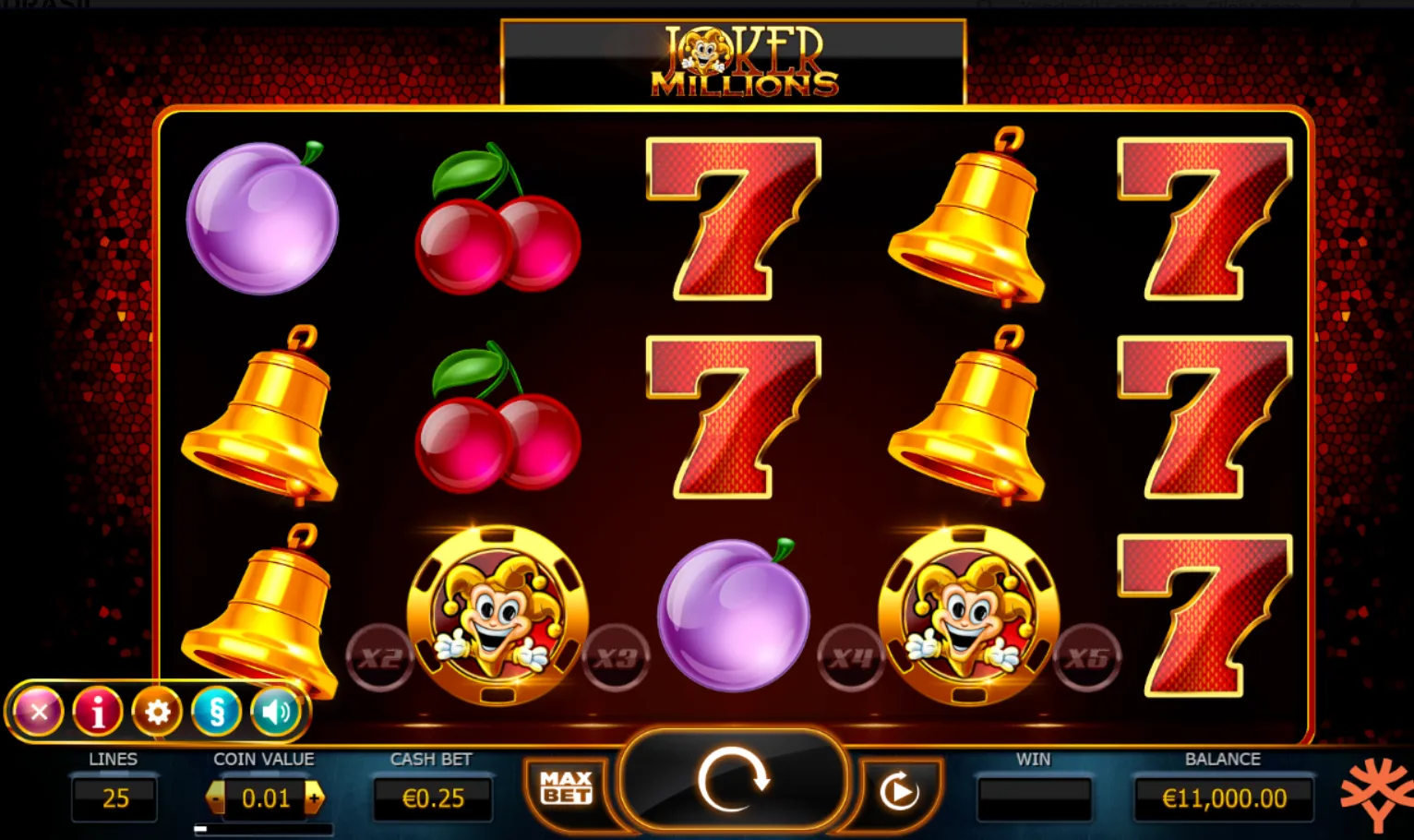Image resolution: width=1414 pixels, height=840 pixels.
Task: Click the empty WIN display
Action: point(1033,797)
